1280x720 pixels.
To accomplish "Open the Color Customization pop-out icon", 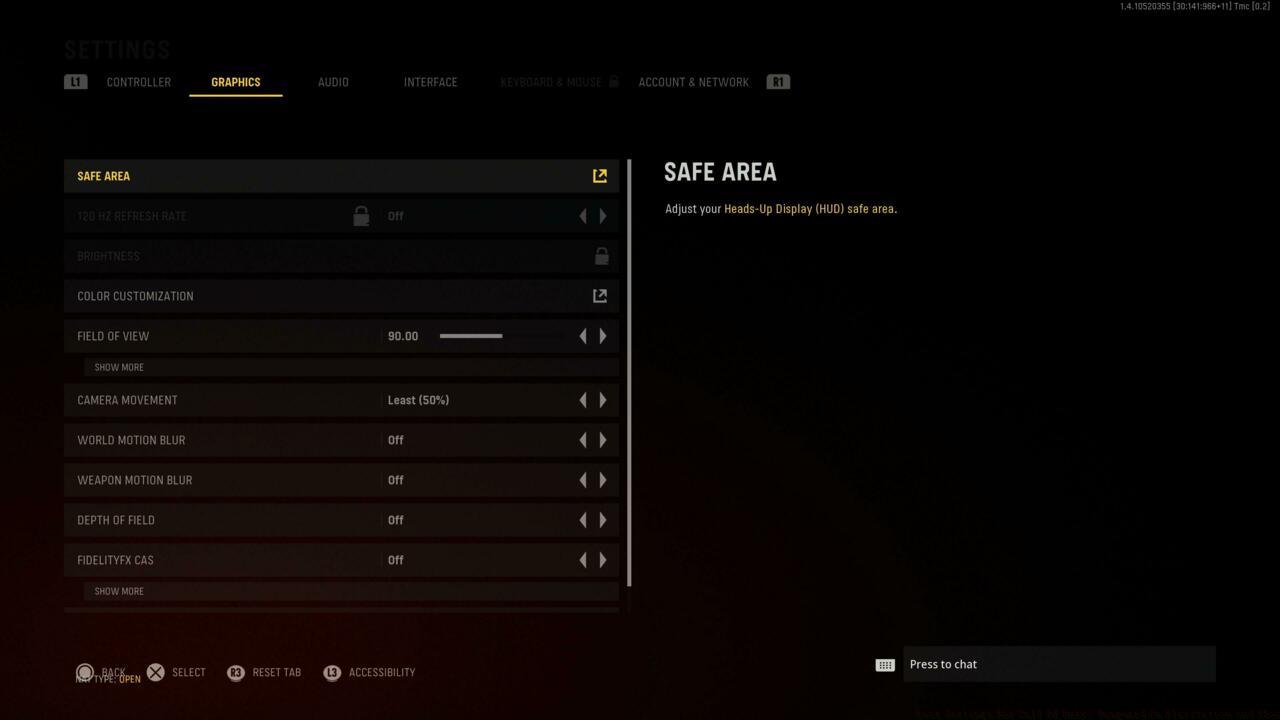I will click(599, 295).
